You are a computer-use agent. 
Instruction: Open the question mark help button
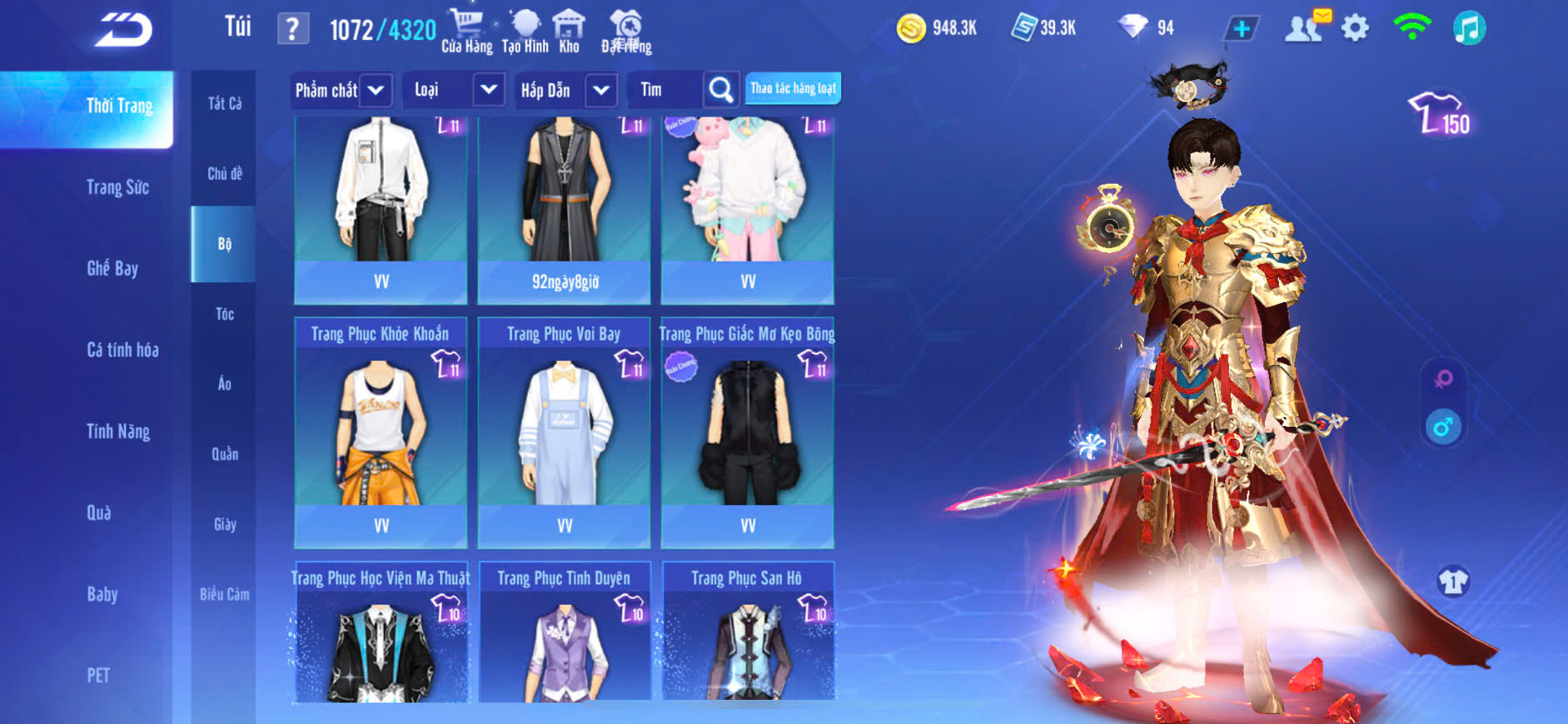pos(292,29)
